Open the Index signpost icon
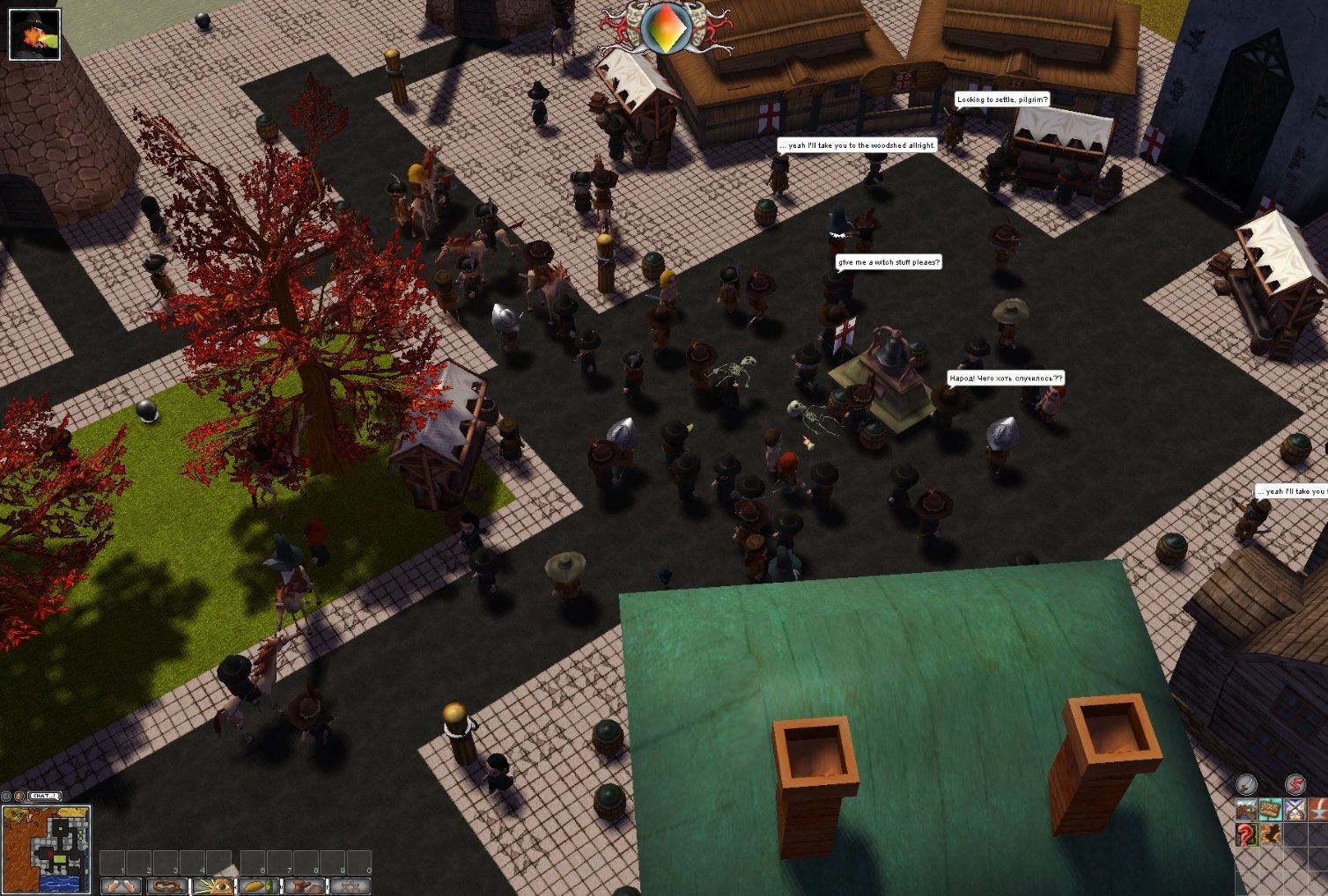This screenshot has width=1328, height=896. tap(1271, 810)
